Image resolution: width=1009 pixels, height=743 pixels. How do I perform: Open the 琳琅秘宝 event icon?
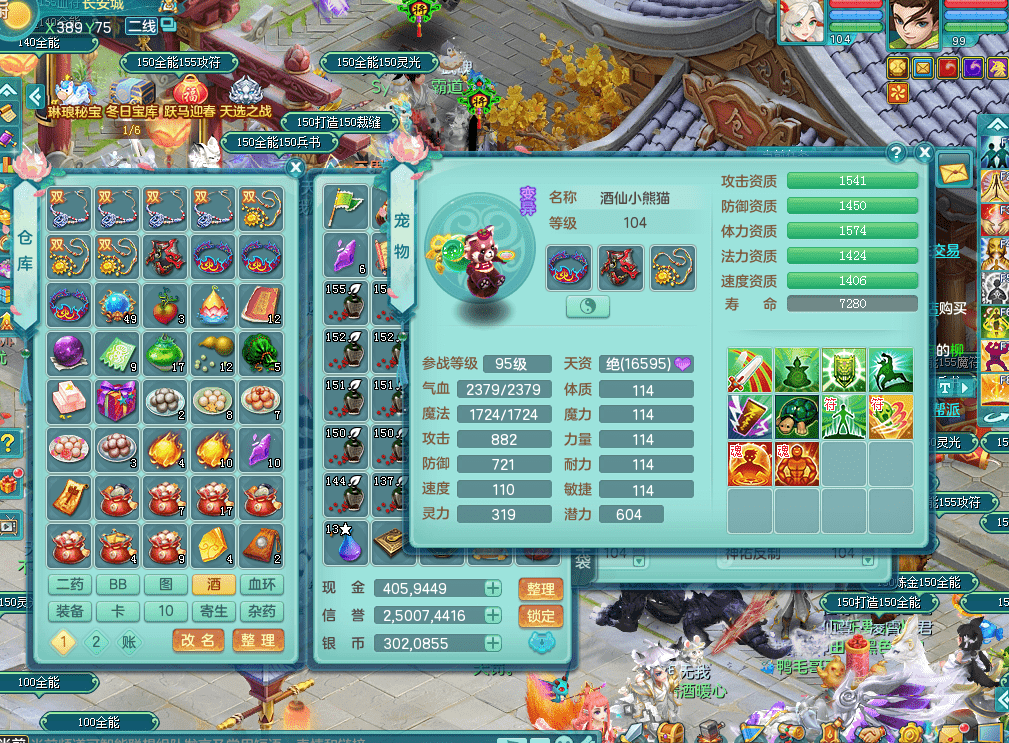74,94
